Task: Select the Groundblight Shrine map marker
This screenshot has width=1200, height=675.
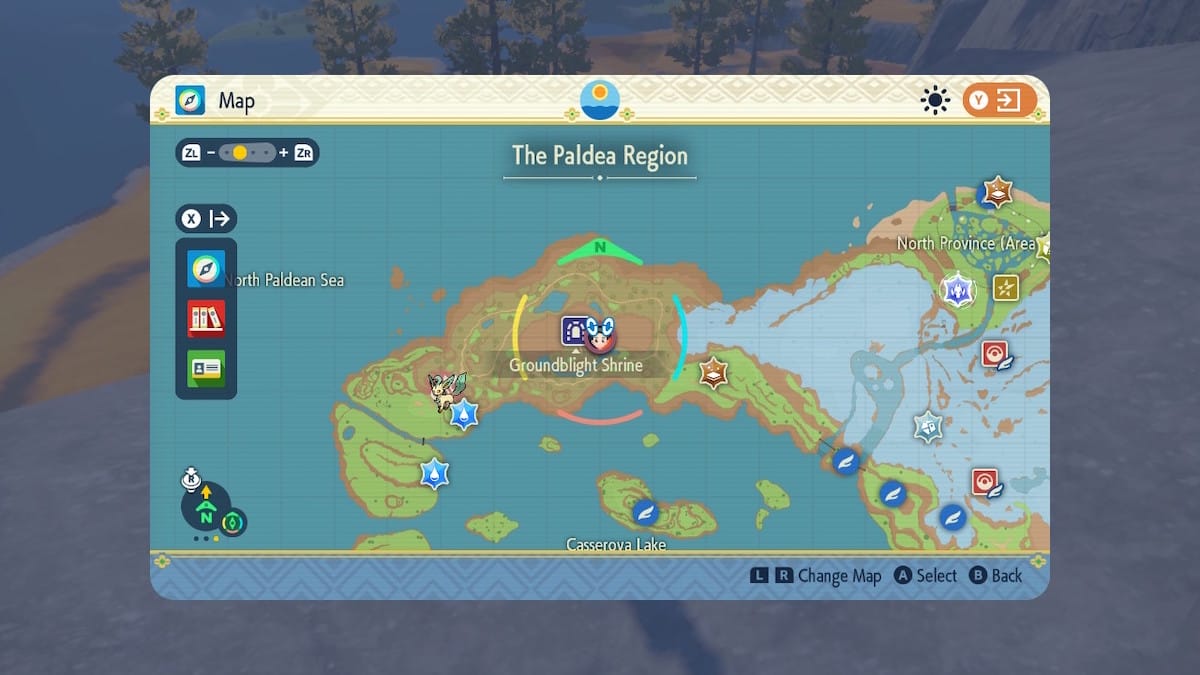Action: pyautogui.click(x=575, y=330)
